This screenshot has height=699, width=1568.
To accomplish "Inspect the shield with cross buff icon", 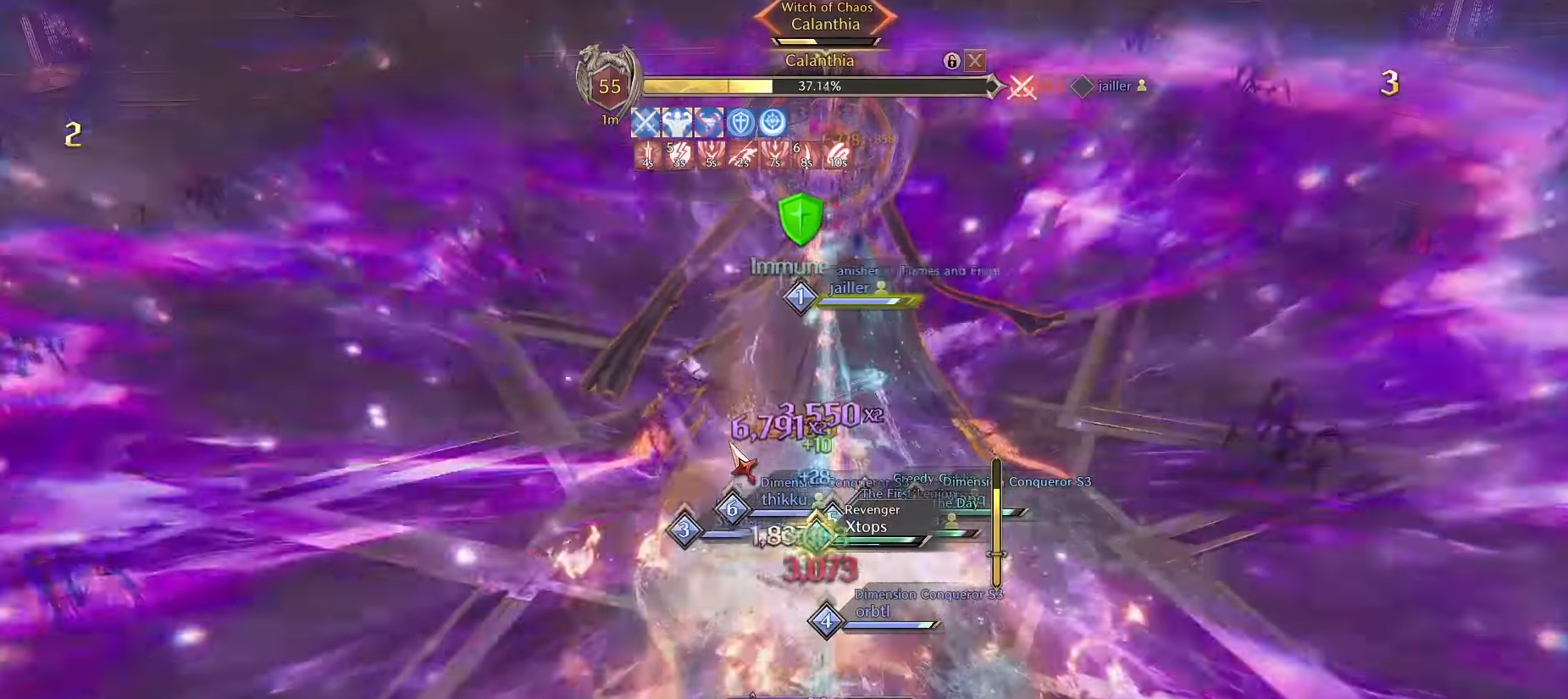I will coord(740,123).
